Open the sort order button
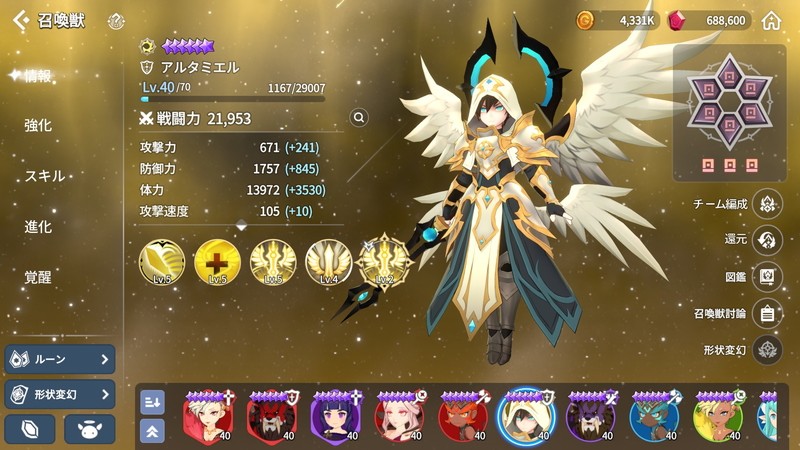The height and width of the screenshot is (450, 800). [152, 401]
